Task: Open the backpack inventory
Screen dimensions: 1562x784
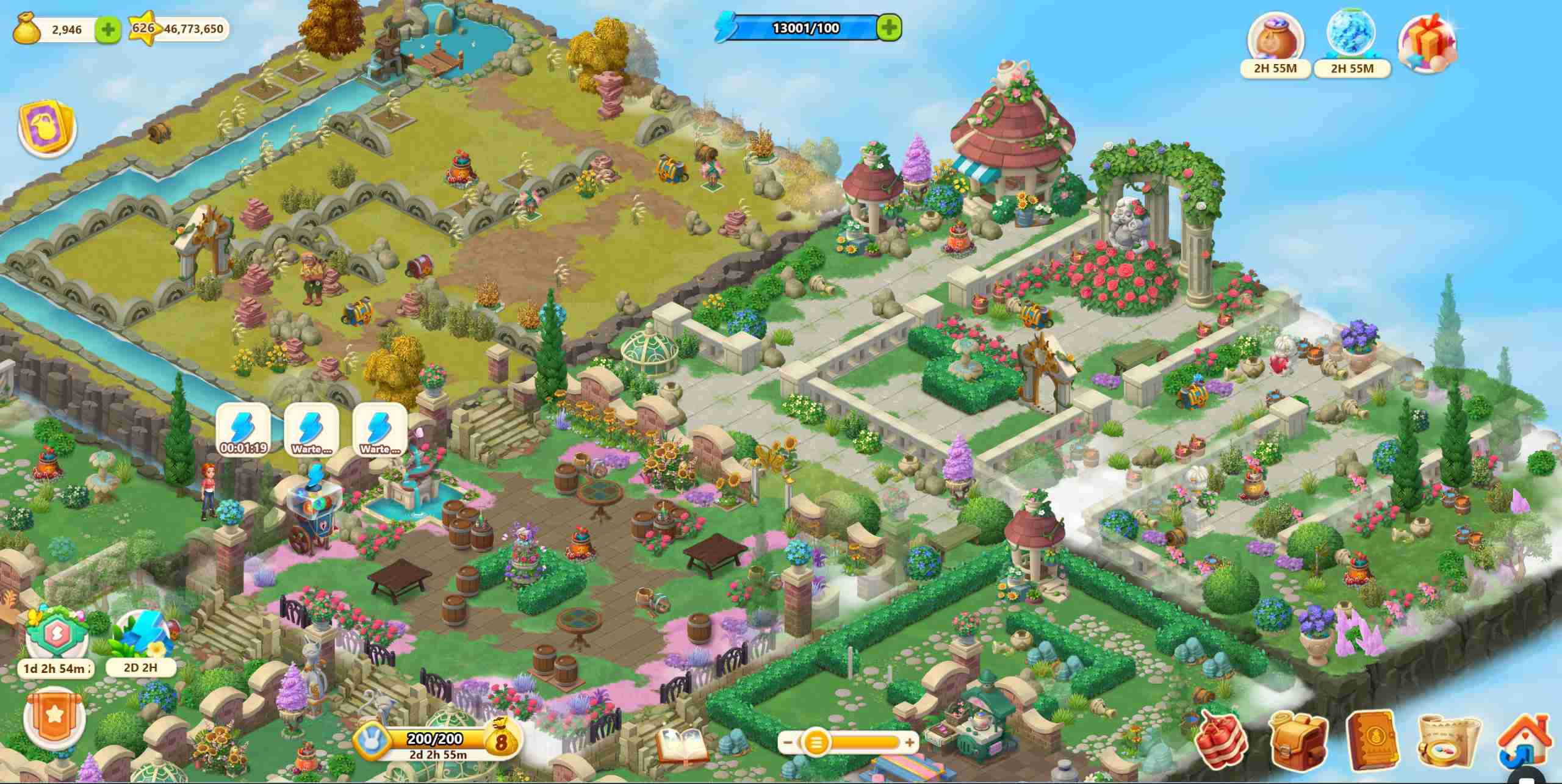Action: click(1299, 743)
